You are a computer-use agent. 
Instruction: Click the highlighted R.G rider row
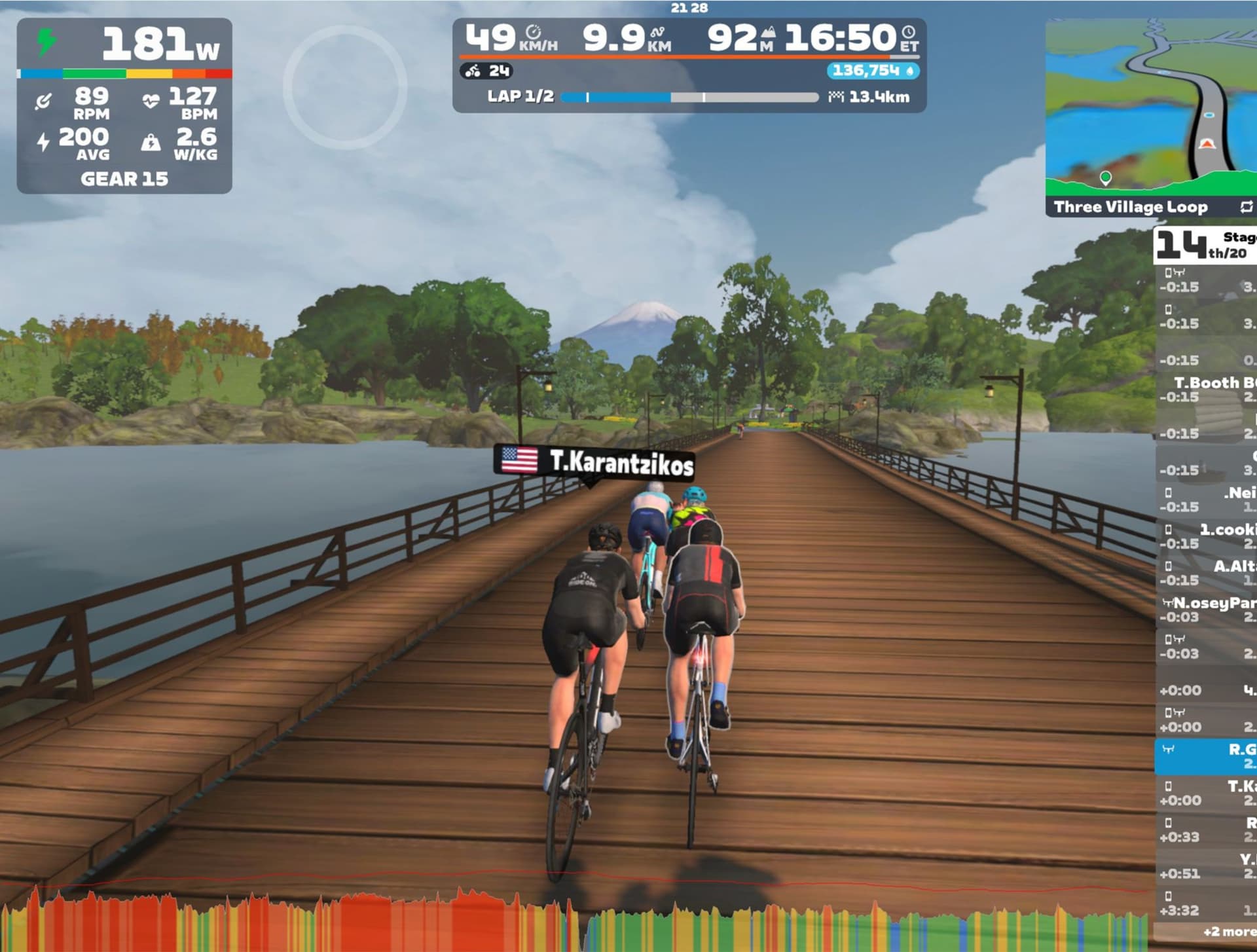click(1207, 756)
